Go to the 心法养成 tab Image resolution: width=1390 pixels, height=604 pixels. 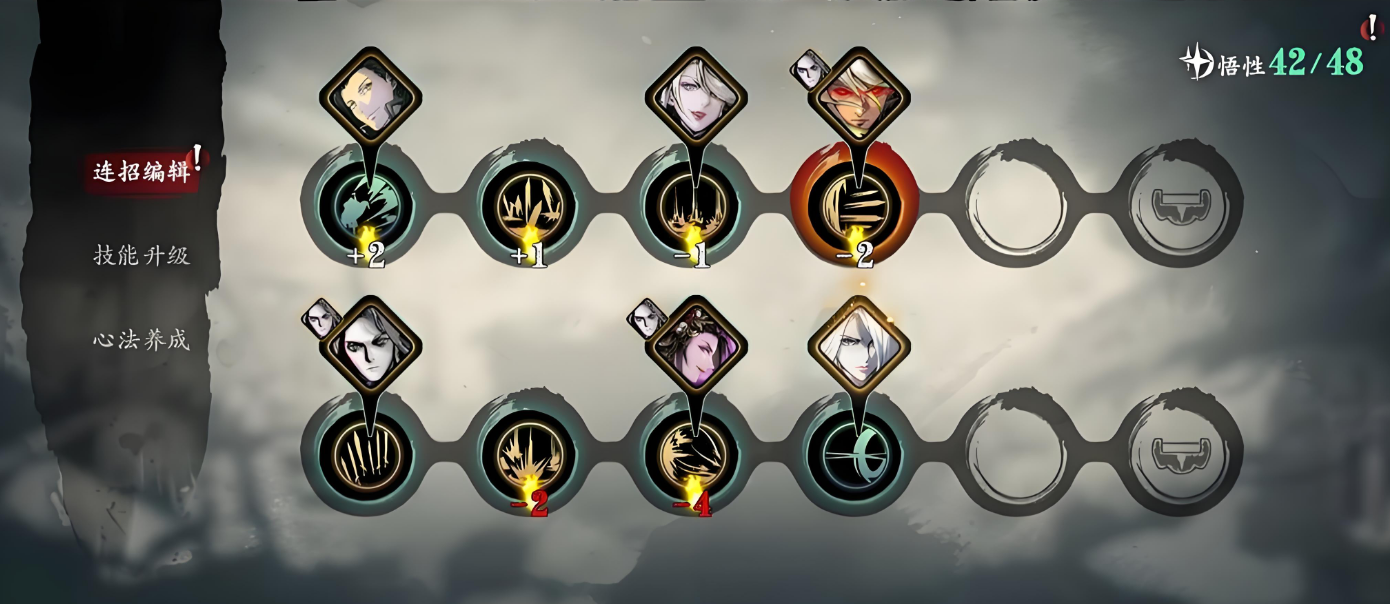pyautogui.click(x=141, y=340)
